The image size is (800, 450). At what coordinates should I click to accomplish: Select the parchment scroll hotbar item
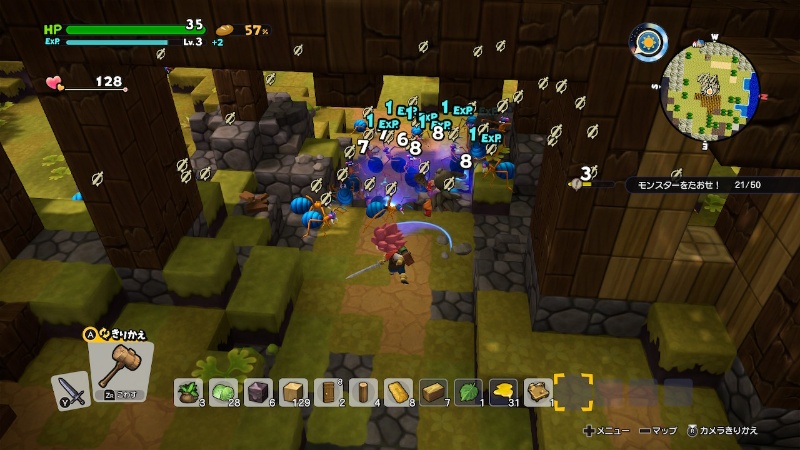tap(538, 392)
